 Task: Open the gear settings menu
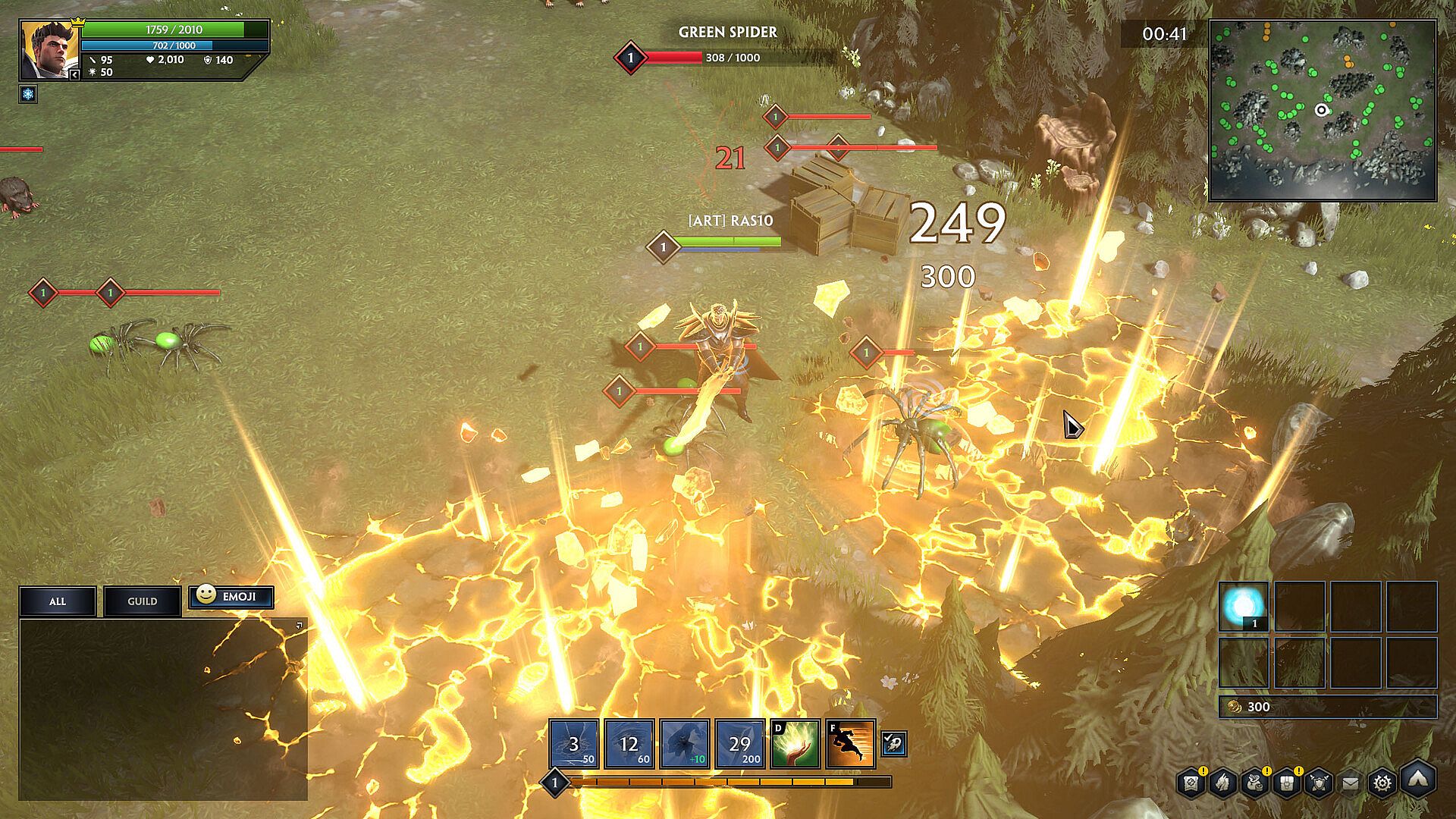click(x=1383, y=783)
